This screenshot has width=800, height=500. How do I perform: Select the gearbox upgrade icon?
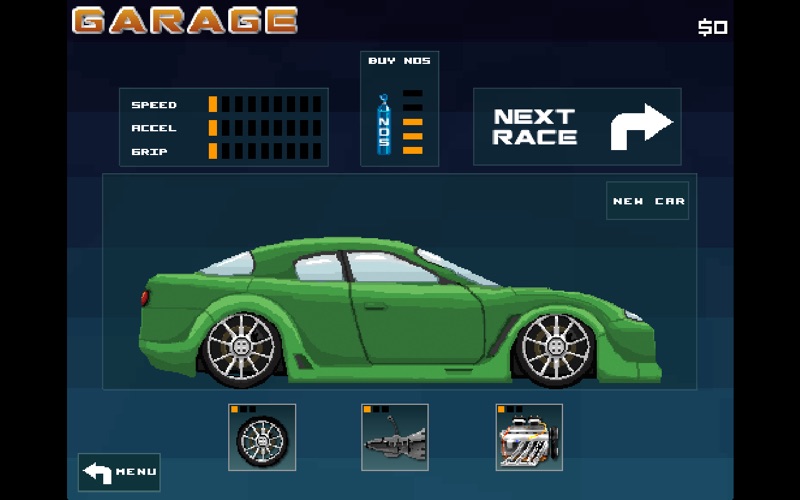point(395,437)
